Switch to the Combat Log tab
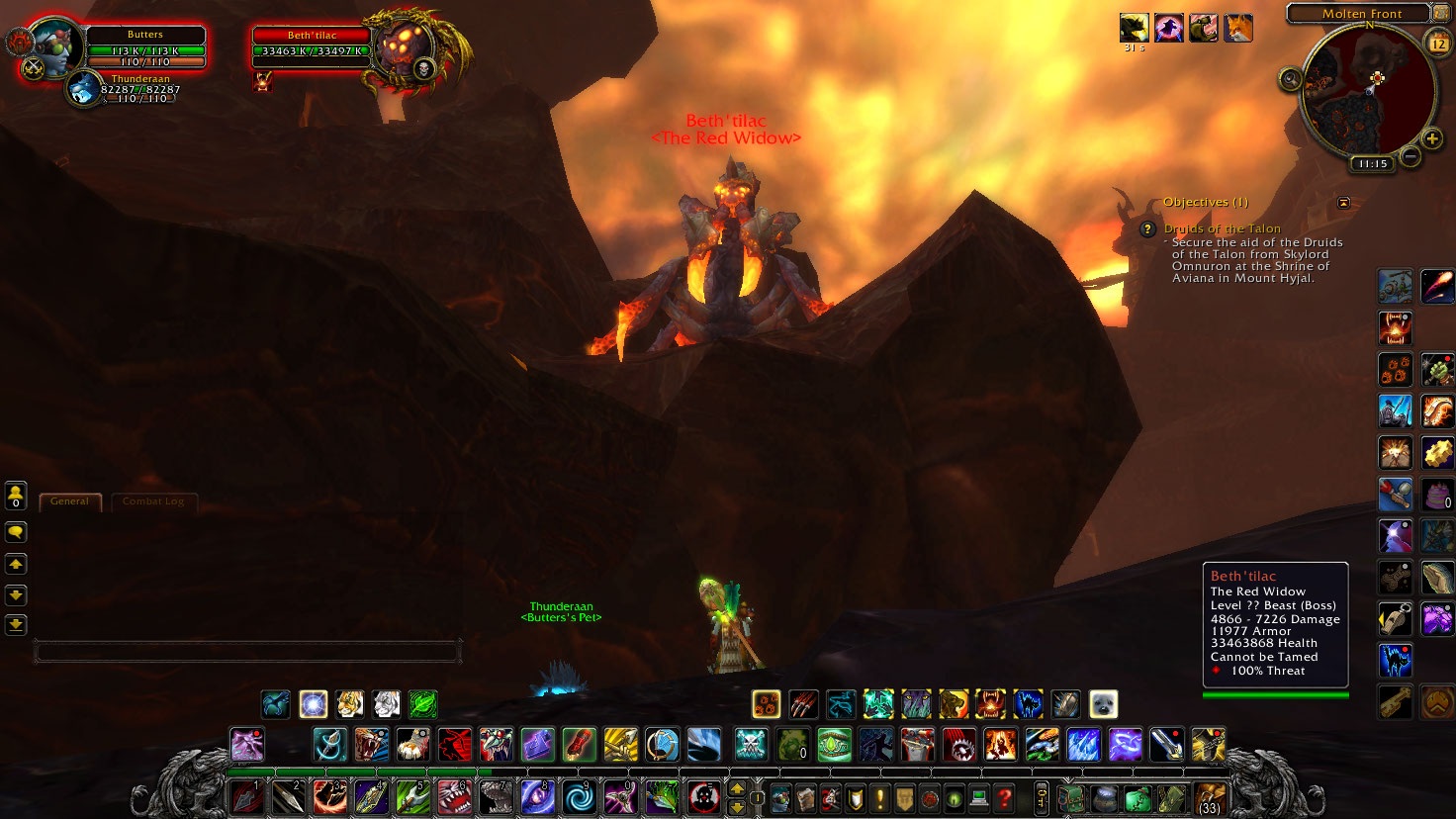The image size is (1456, 819). coord(153,501)
